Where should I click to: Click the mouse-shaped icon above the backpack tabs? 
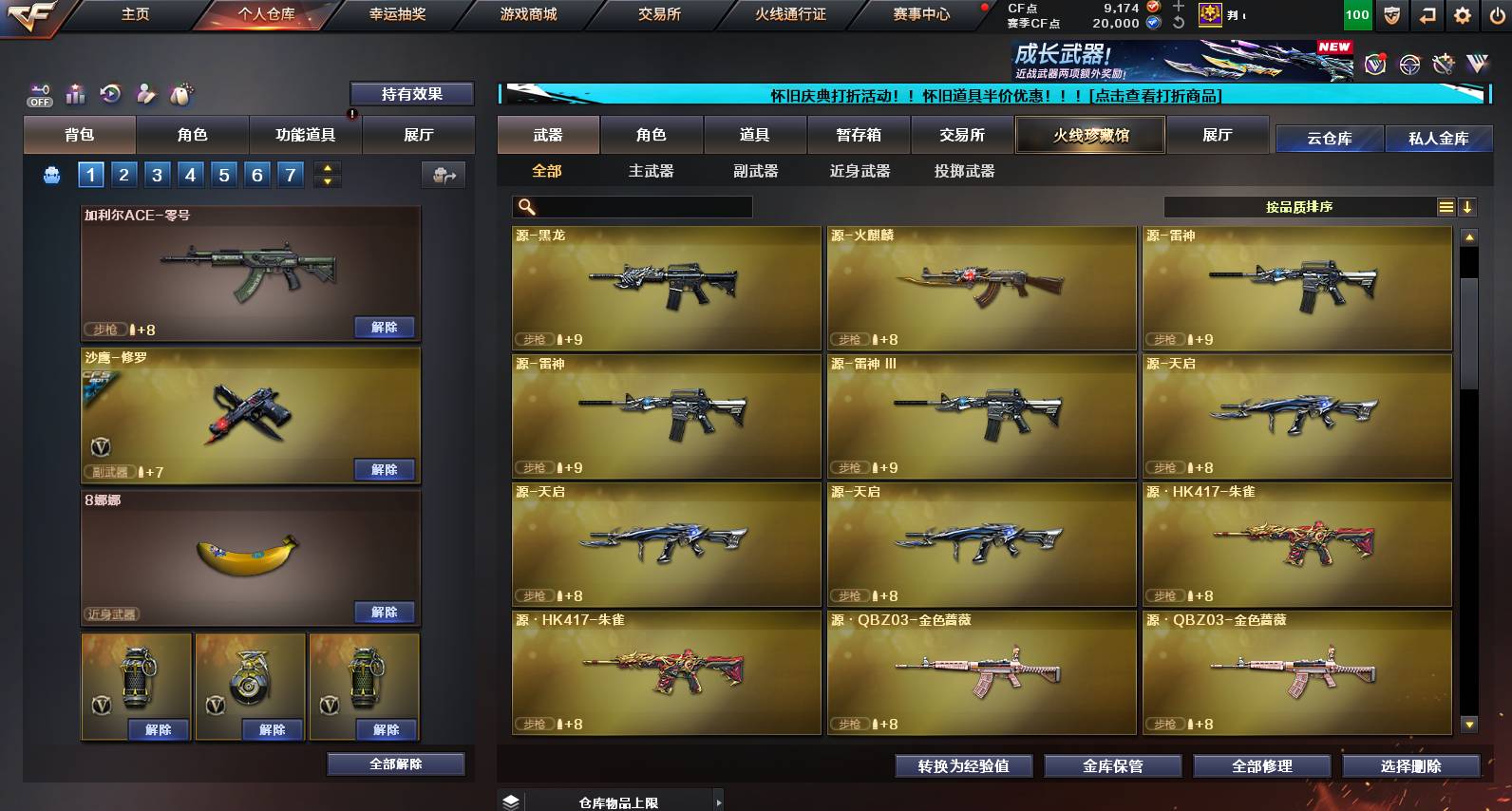click(180, 94)
